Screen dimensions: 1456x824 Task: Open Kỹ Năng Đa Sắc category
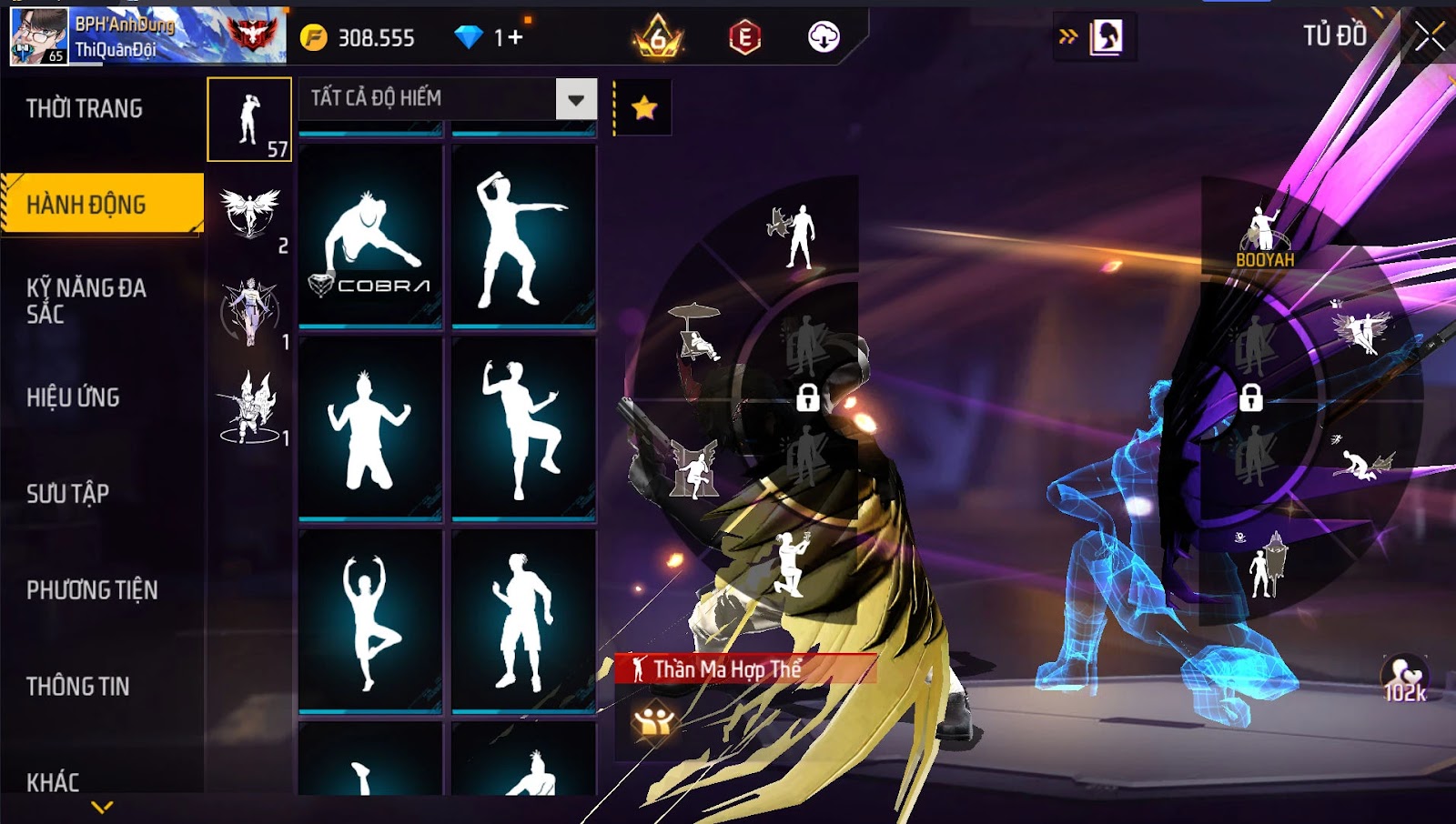pyautogui.click(x=86, y=301)
